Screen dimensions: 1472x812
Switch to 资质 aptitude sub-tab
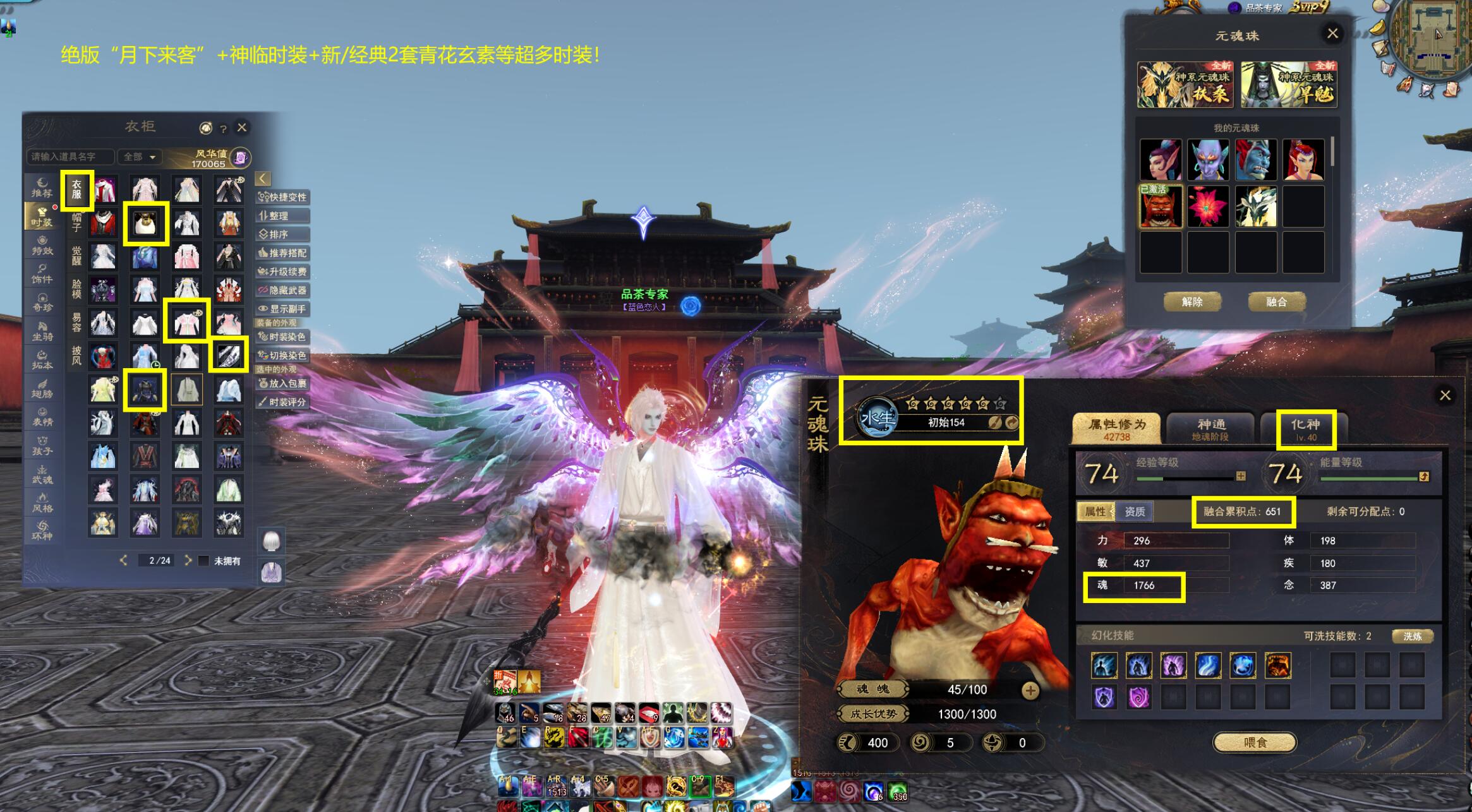[1135, 511]
